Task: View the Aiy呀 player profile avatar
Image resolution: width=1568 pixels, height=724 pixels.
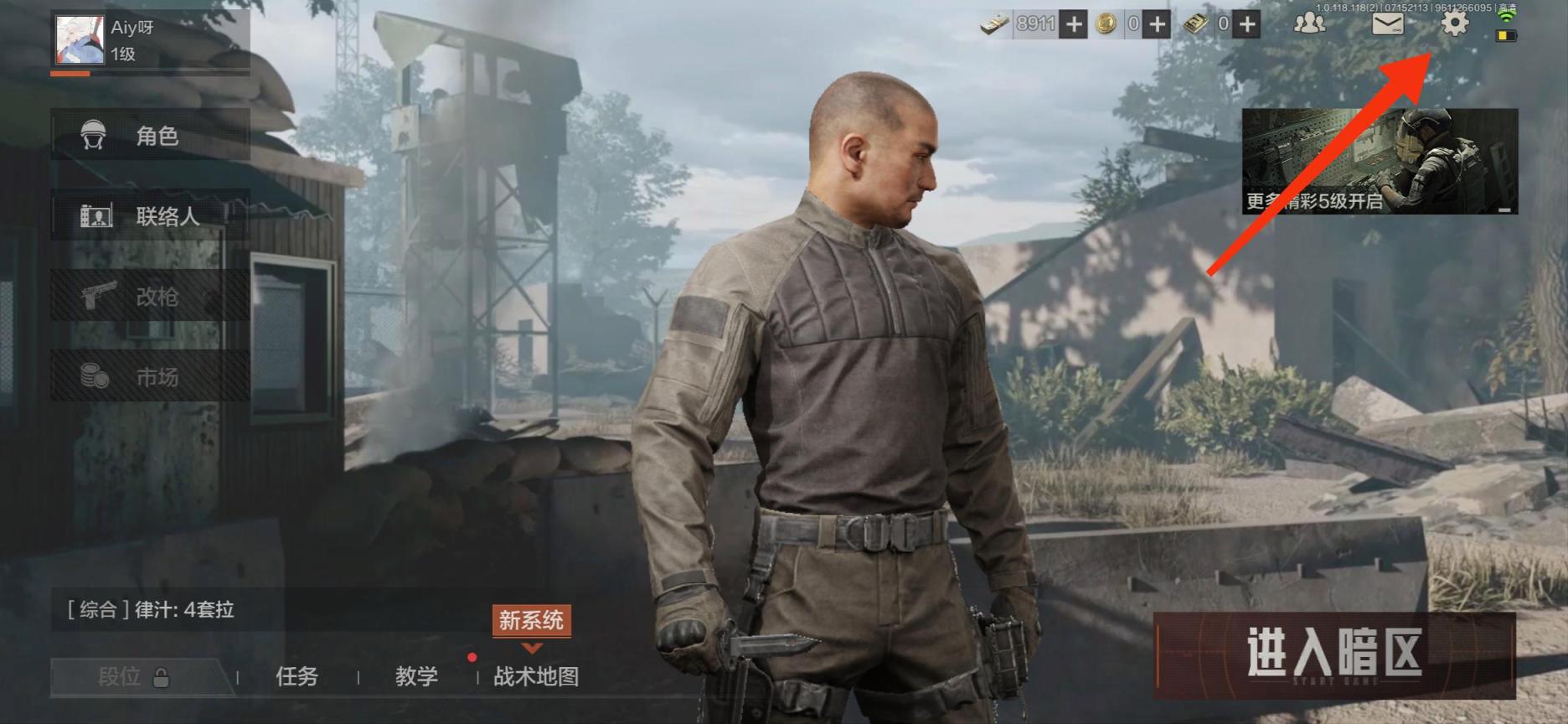Action: (x=80, y=39)
